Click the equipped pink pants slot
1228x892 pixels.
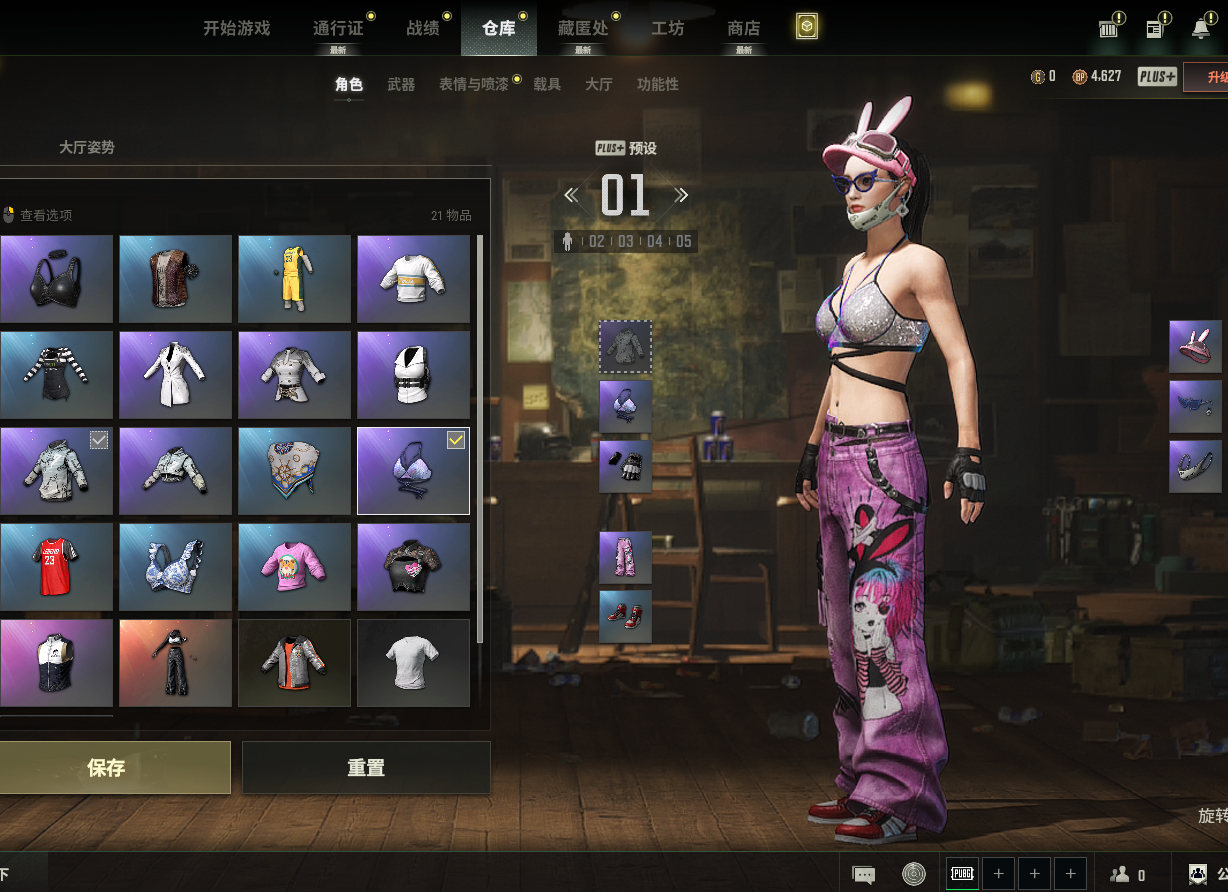pyautogui.click(x=625, y=557)
